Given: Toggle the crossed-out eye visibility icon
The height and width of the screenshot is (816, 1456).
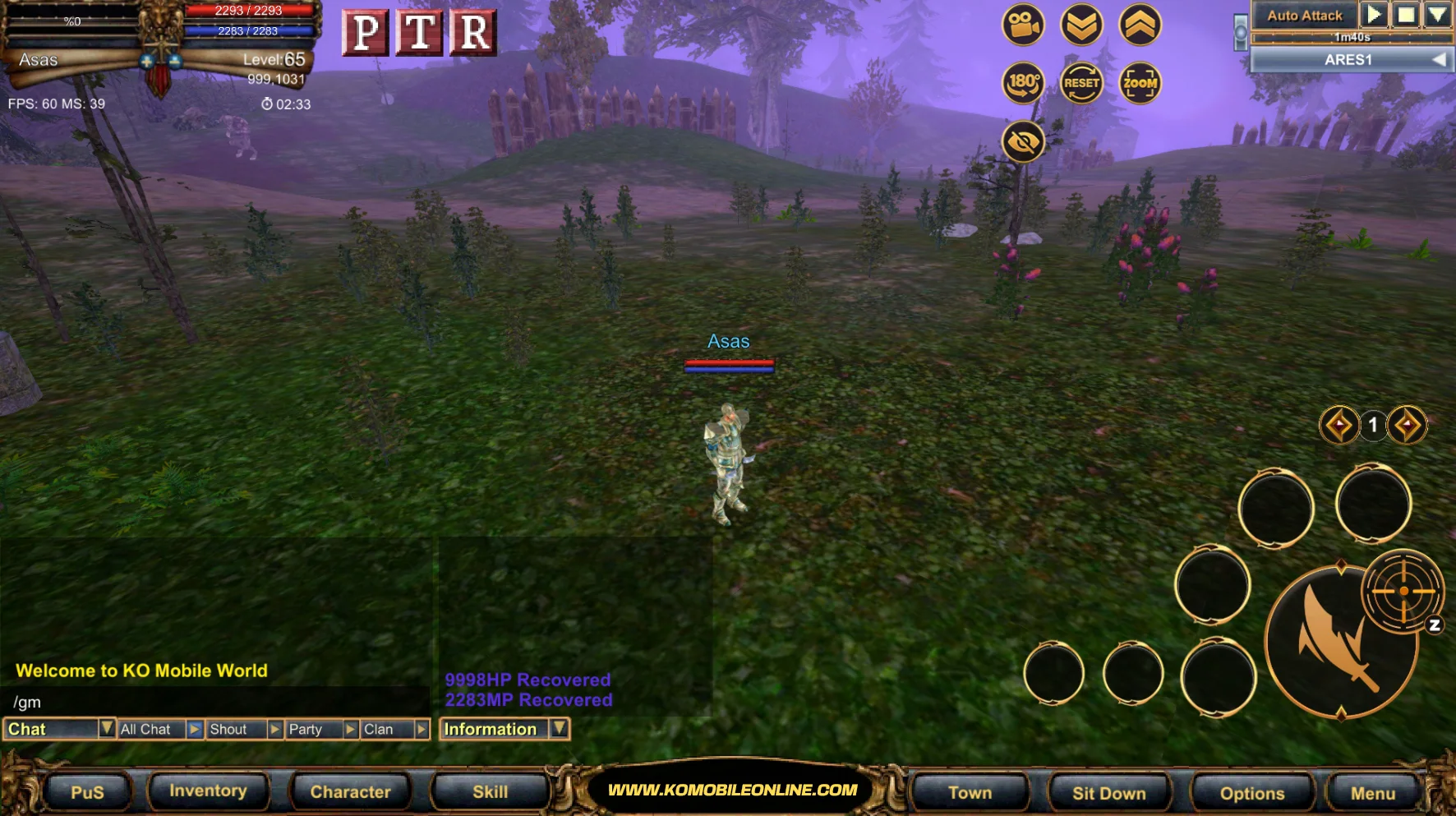Looking at the screenshot, I should [x=1023, y=142].
